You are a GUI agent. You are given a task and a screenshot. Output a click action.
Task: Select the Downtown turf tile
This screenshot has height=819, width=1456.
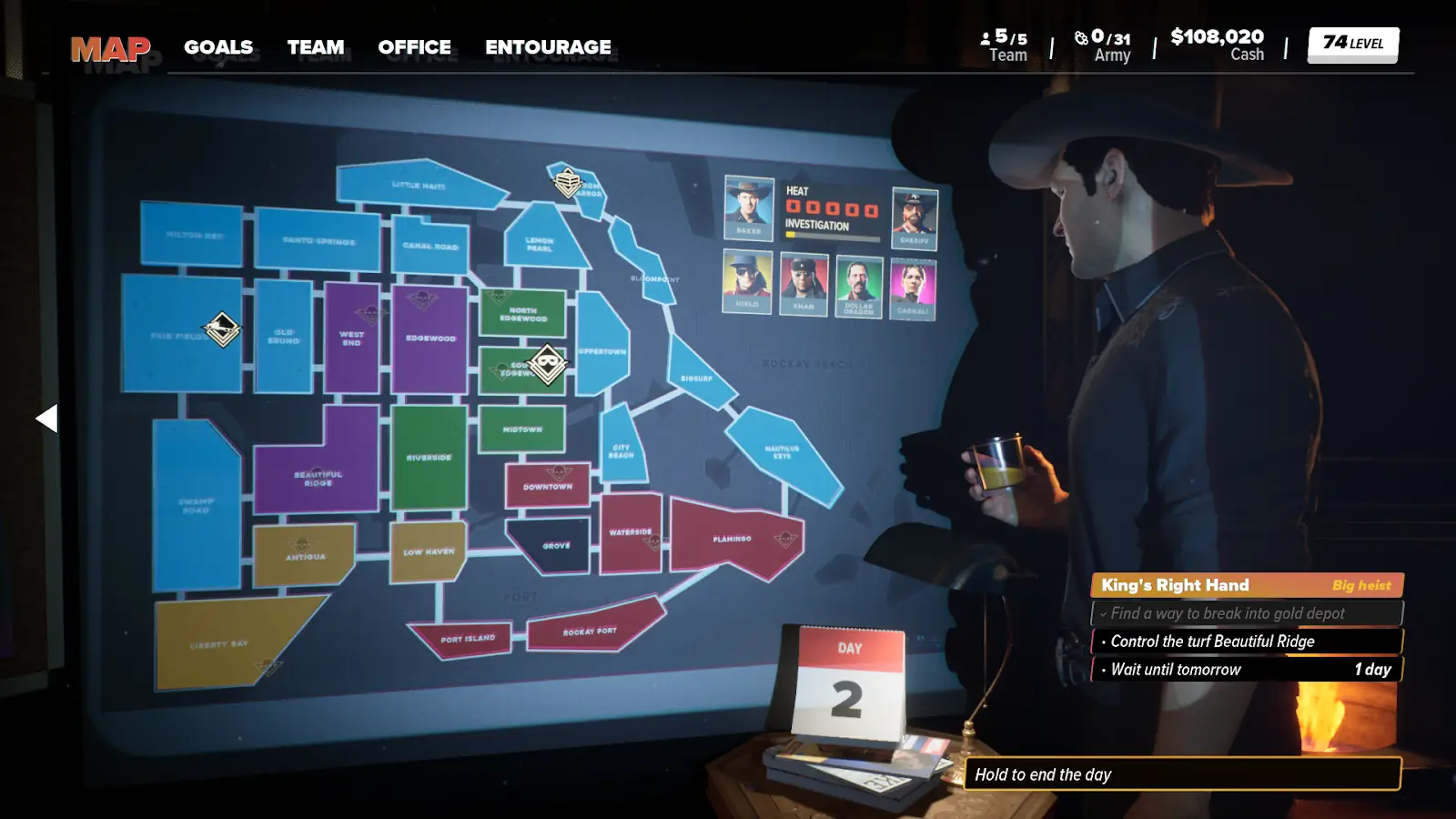(547, 486)
